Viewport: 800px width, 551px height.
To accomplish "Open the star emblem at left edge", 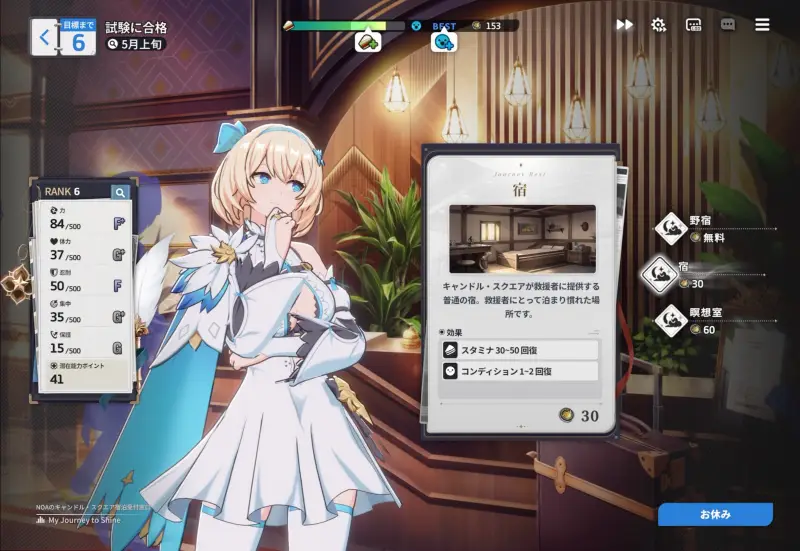I will (13, 288).
